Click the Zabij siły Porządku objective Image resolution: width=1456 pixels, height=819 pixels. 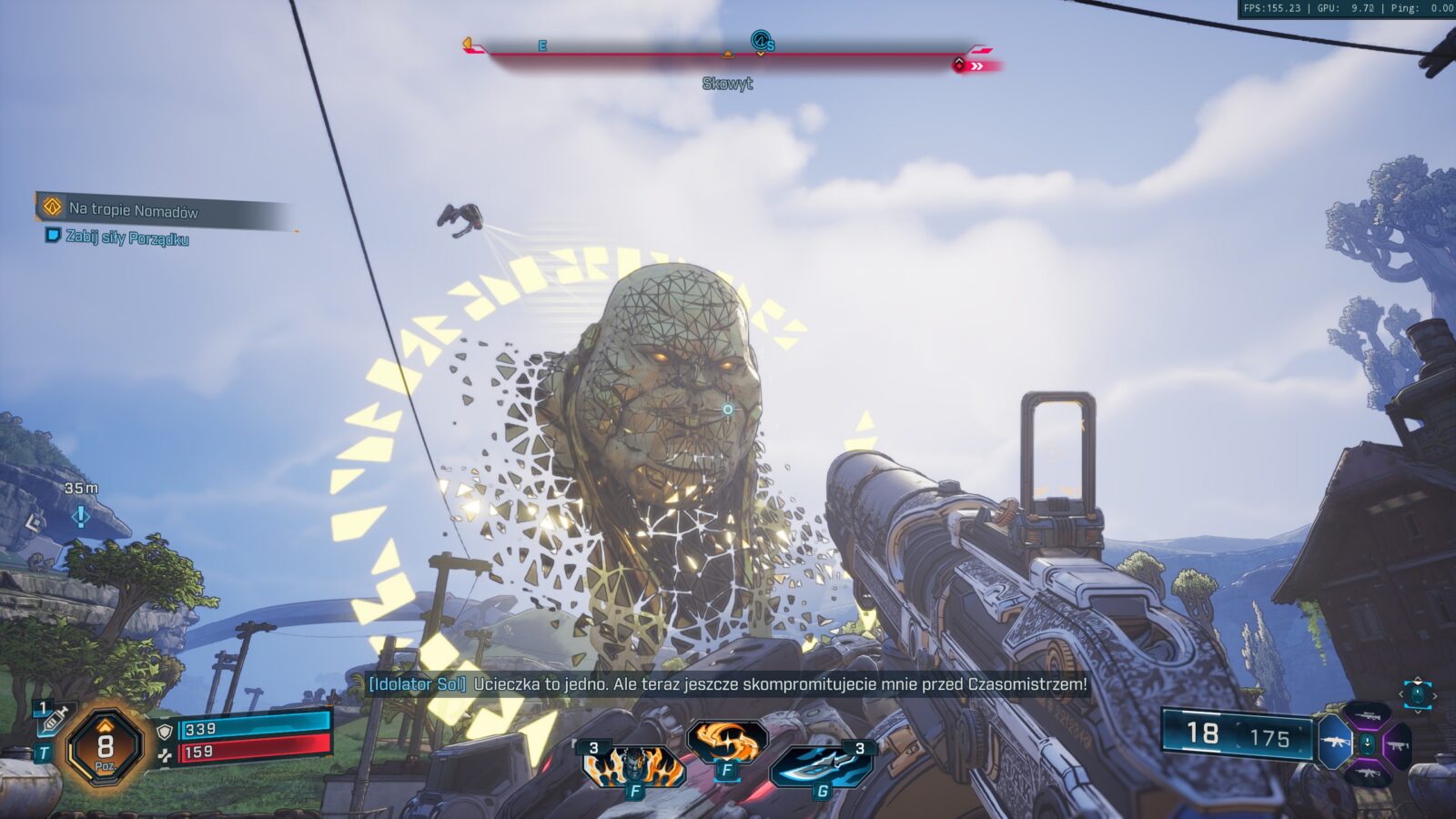pyautogui.click(x=126, y=238)
